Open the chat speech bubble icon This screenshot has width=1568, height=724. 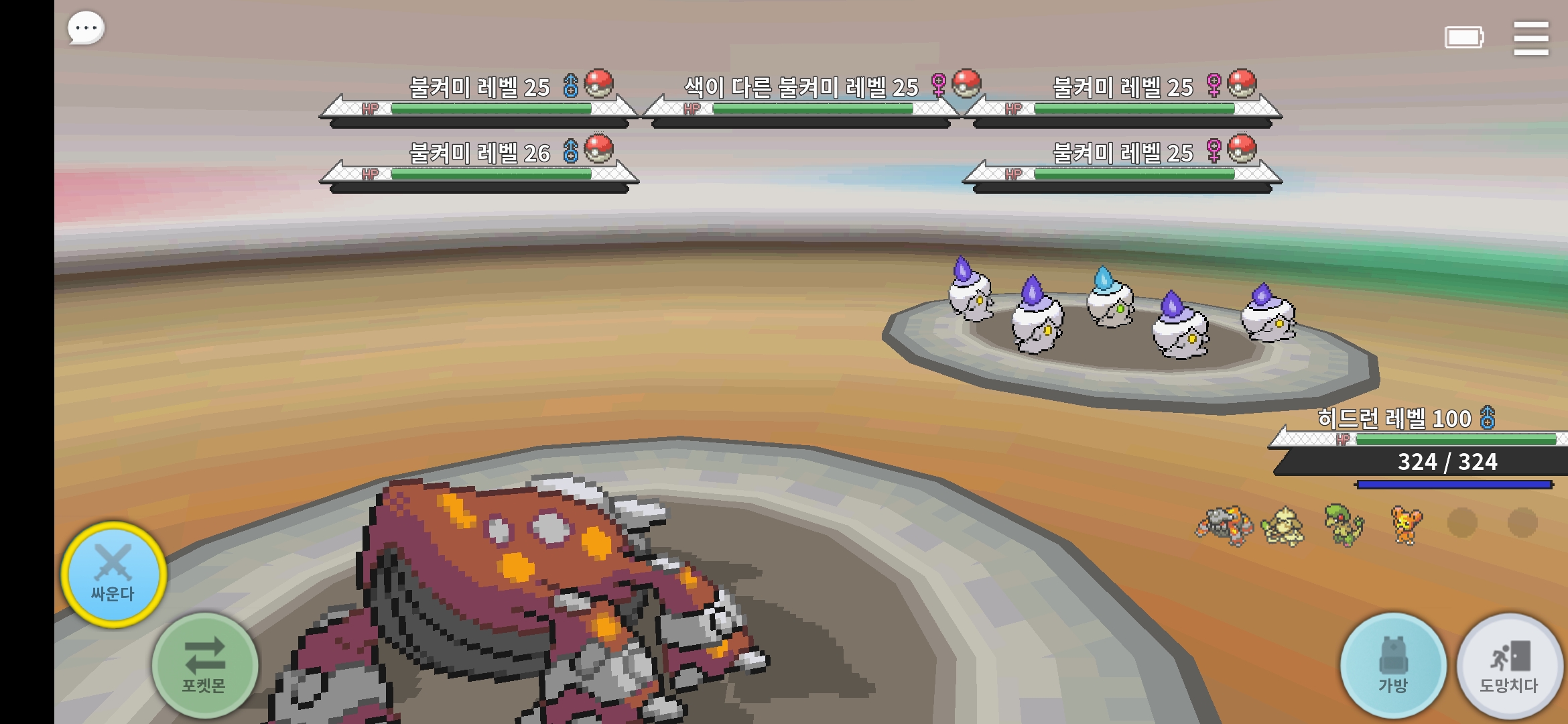pyautogui.click(x=86, y=29)
